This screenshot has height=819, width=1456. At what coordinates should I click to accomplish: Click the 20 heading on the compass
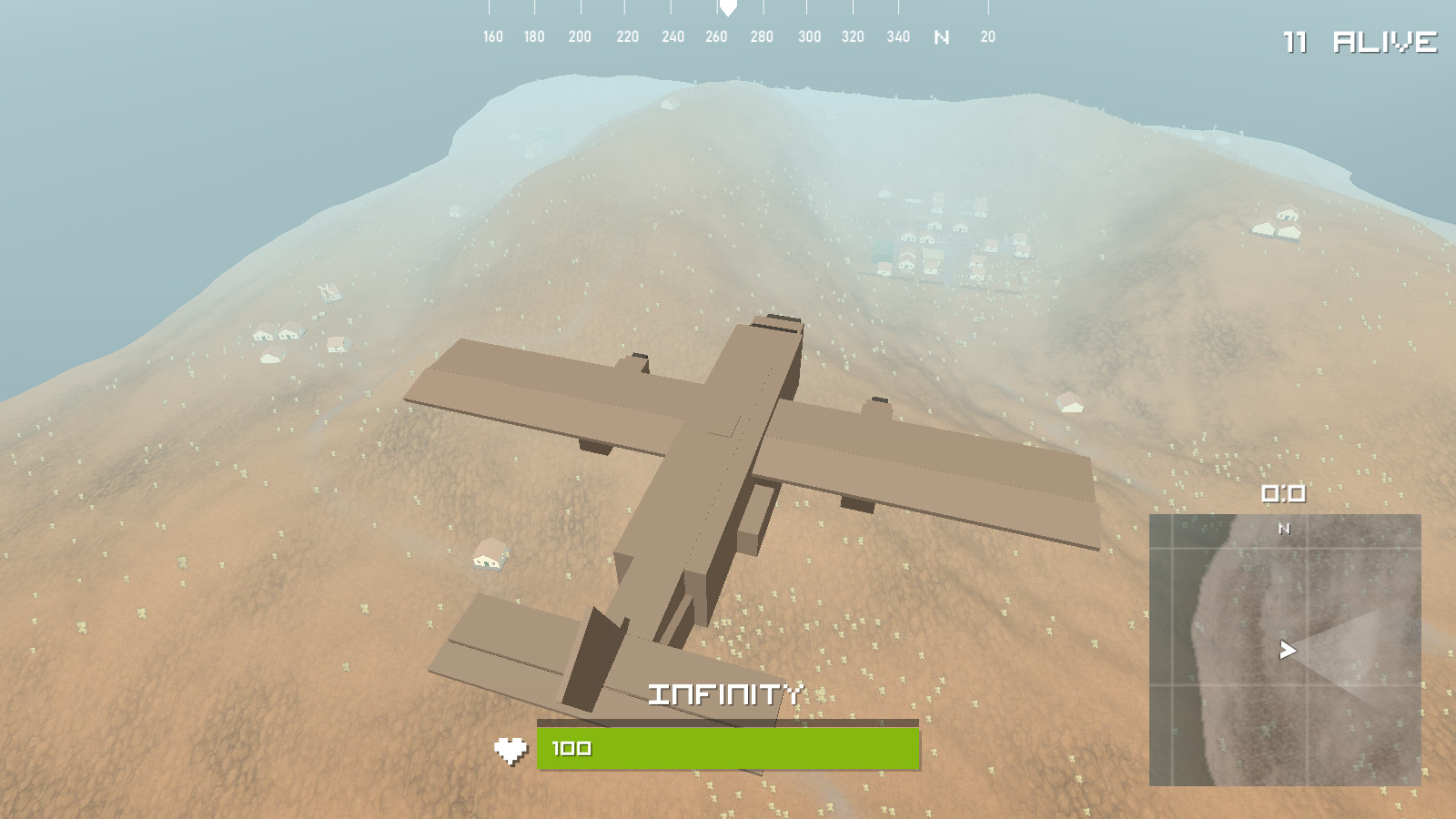[x=986, y=37]
